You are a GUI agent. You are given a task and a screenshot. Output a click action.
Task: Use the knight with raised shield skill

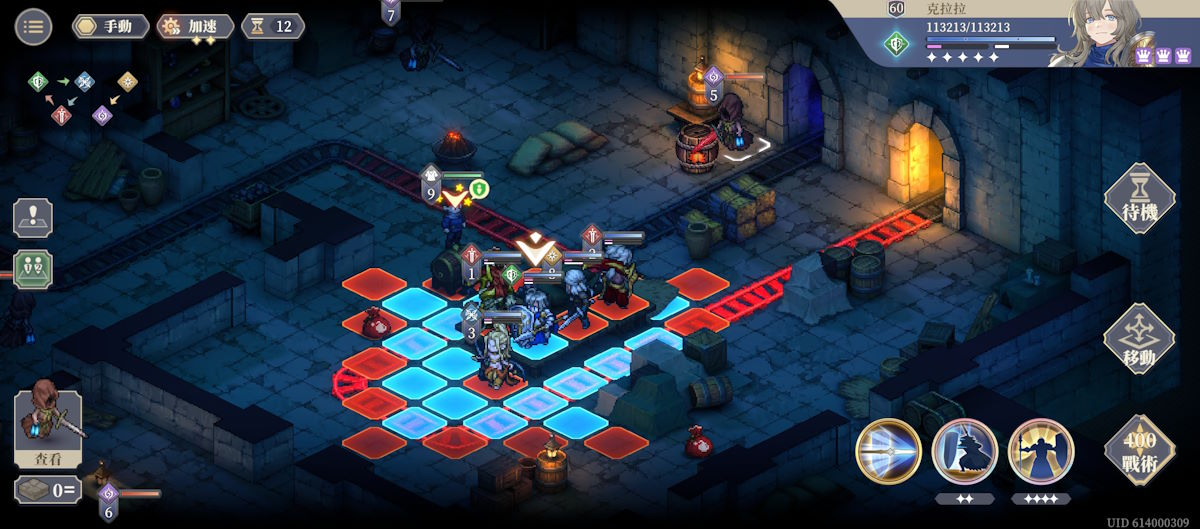pyautogui.click(x=964, y=451)
